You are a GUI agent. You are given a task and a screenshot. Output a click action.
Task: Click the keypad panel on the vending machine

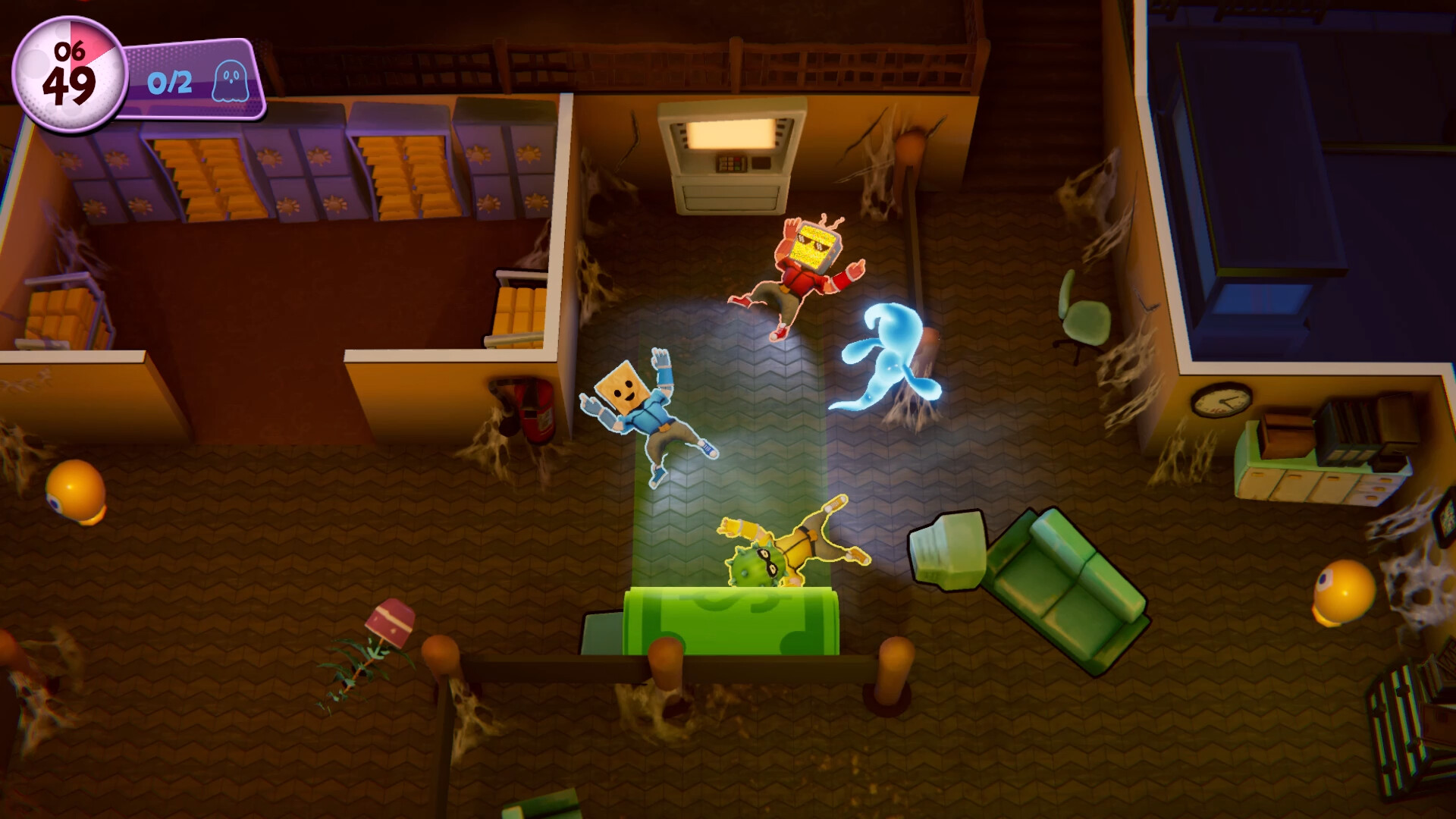(732, 162)
